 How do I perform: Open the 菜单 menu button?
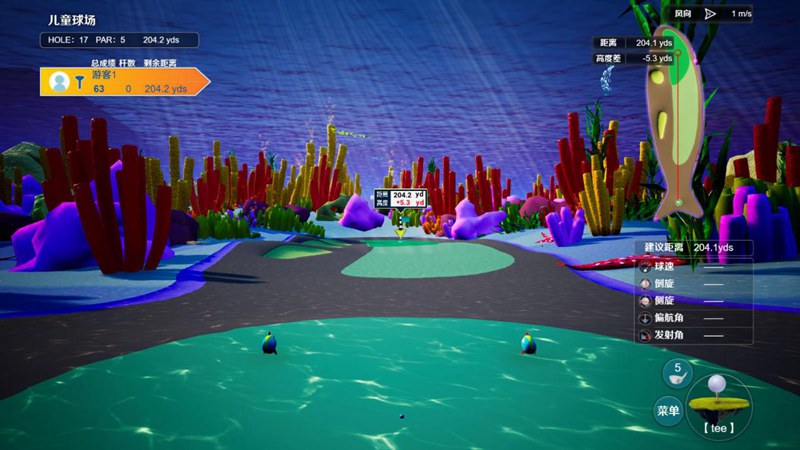[668, 410]
